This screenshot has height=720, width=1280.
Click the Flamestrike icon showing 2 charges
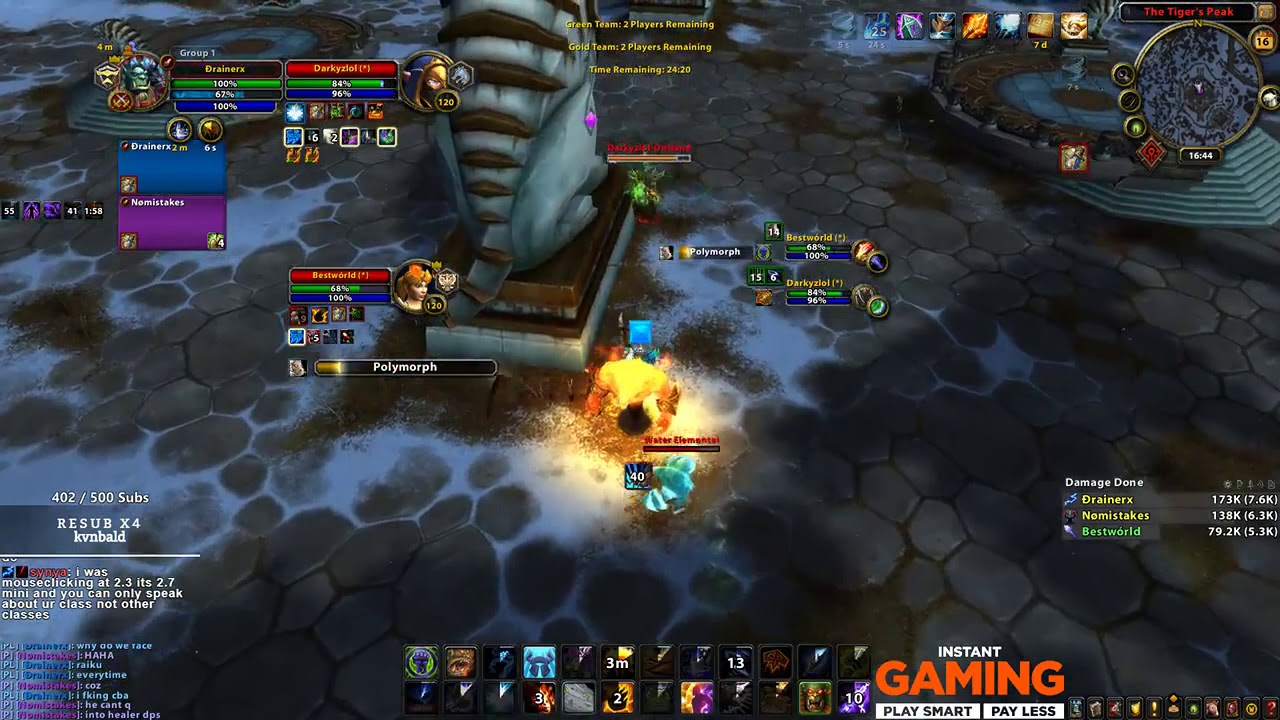point(618,698)
